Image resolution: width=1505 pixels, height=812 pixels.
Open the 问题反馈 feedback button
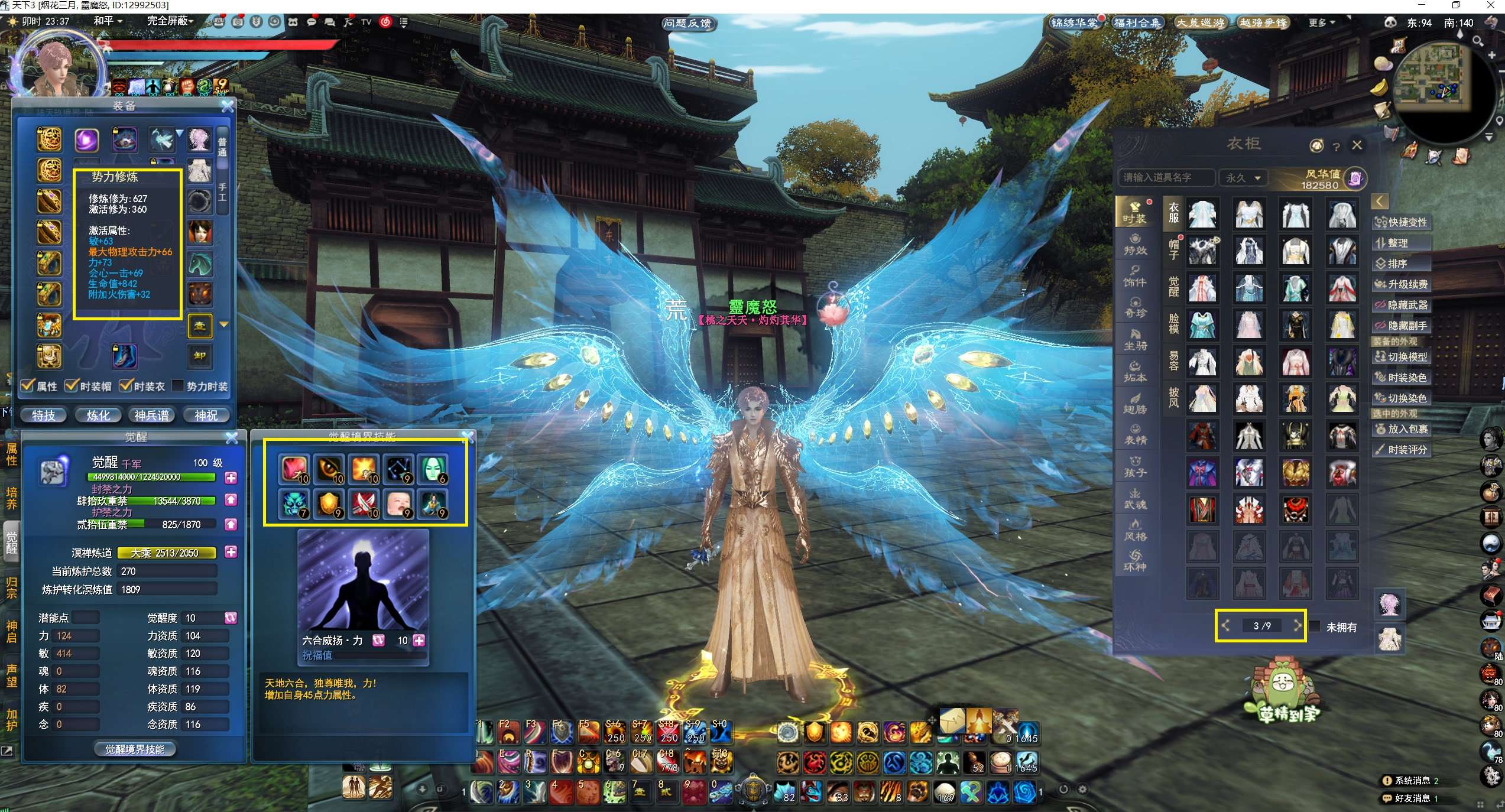687,23
